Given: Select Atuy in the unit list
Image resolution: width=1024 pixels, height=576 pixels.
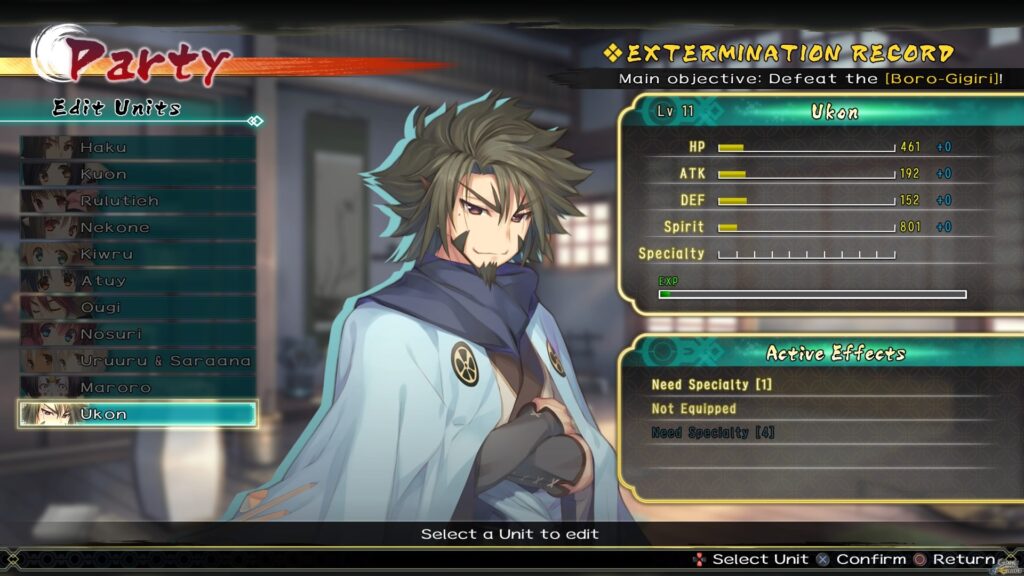Looking at the screenshot, I should [x=138, y=281].
